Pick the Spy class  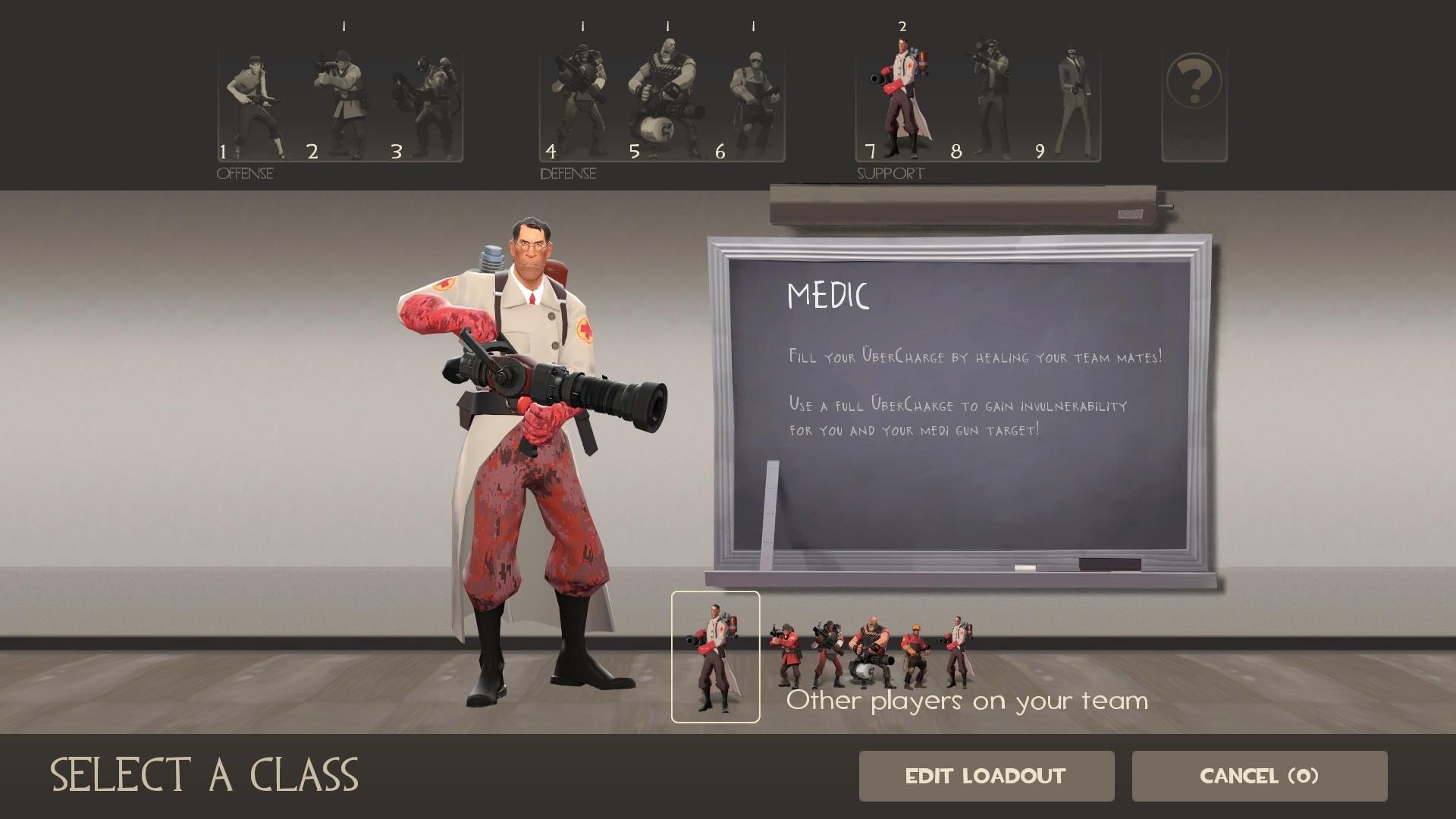tap(1075, 105)
